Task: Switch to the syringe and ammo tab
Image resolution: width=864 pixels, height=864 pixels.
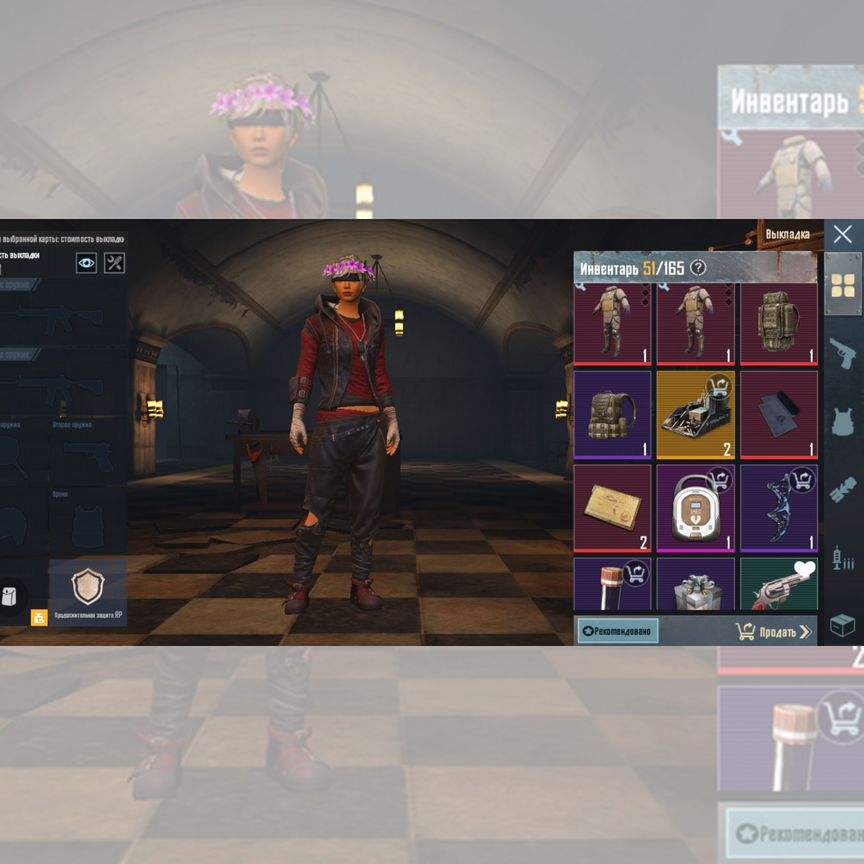Action: [x=843, y=558]
